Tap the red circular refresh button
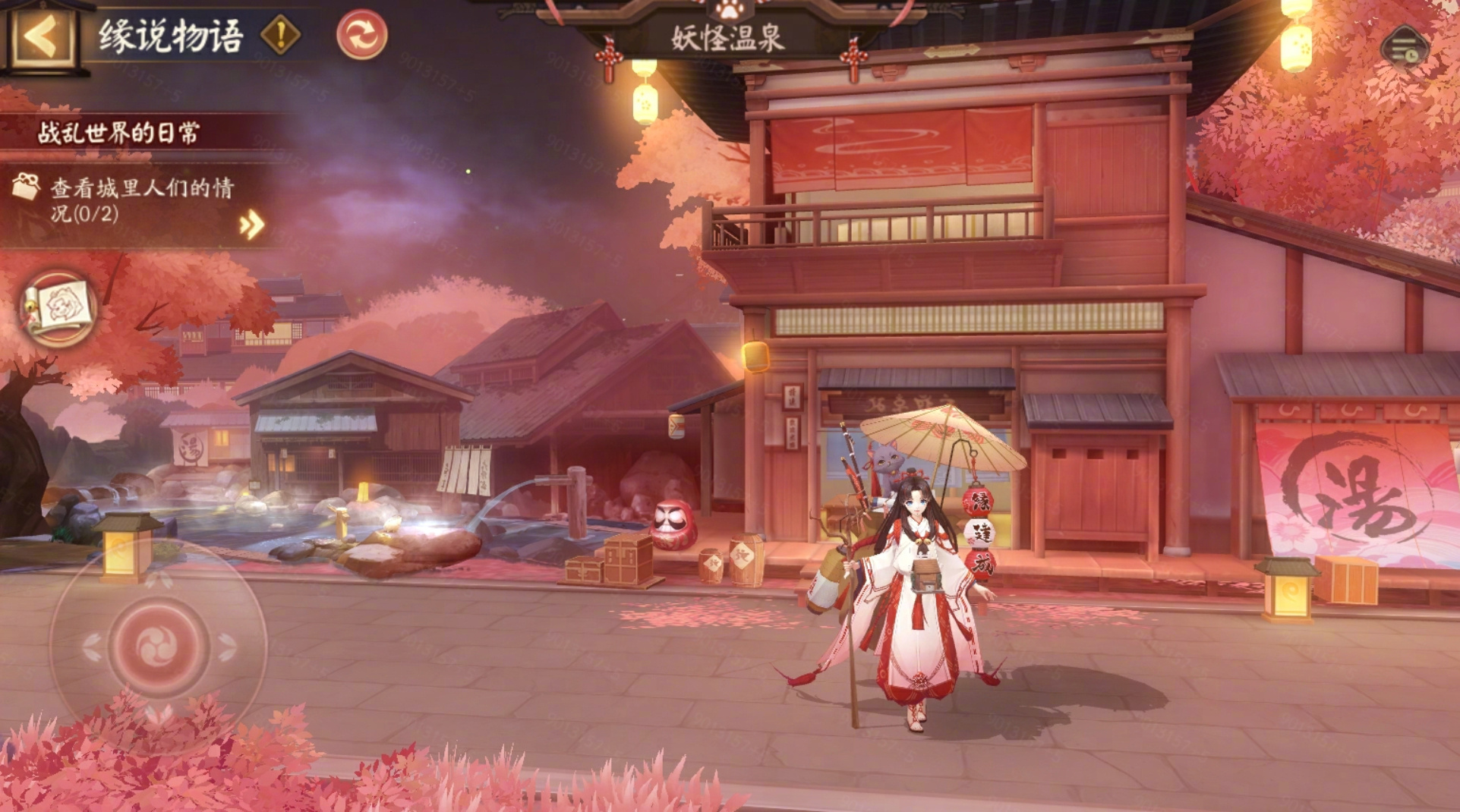The image size is (1460, 812). pyautogui.click(x=361, y=35)
